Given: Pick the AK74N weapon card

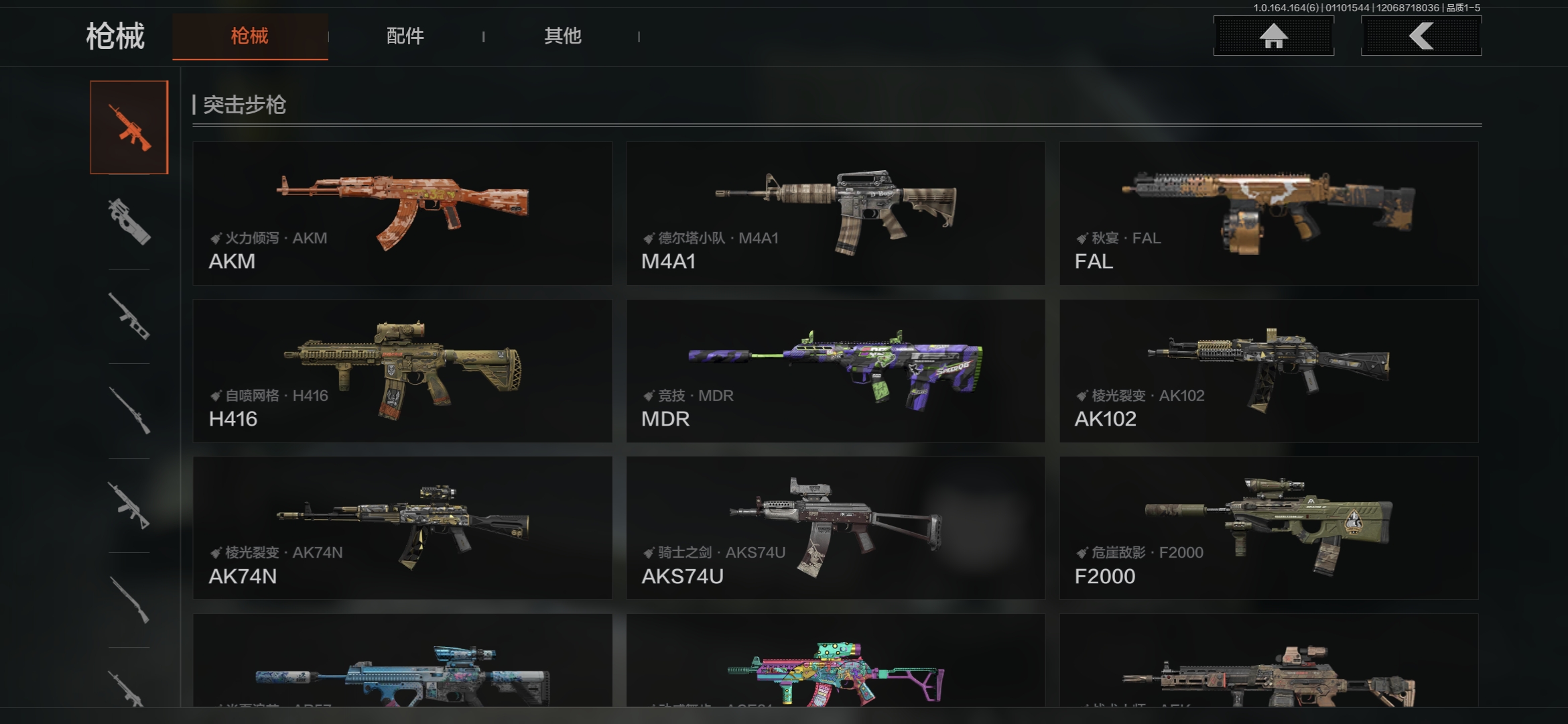Looking at the screenshot, I should coord(402,528).
